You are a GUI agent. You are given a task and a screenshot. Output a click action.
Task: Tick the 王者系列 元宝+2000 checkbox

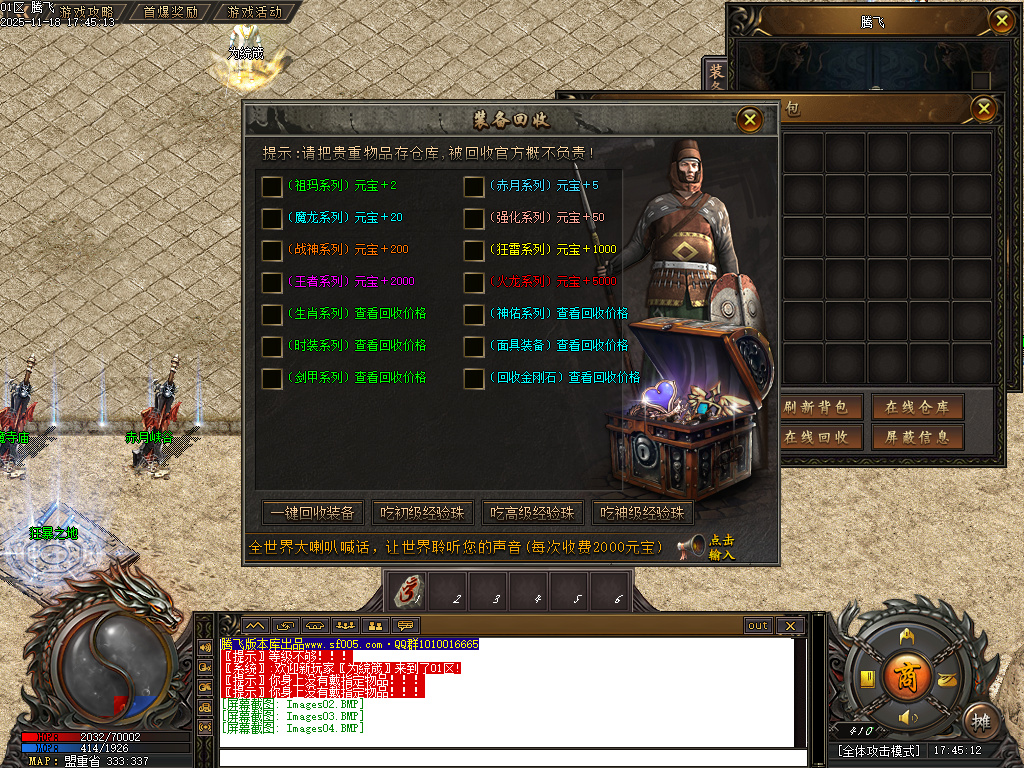tap(271, 282)
